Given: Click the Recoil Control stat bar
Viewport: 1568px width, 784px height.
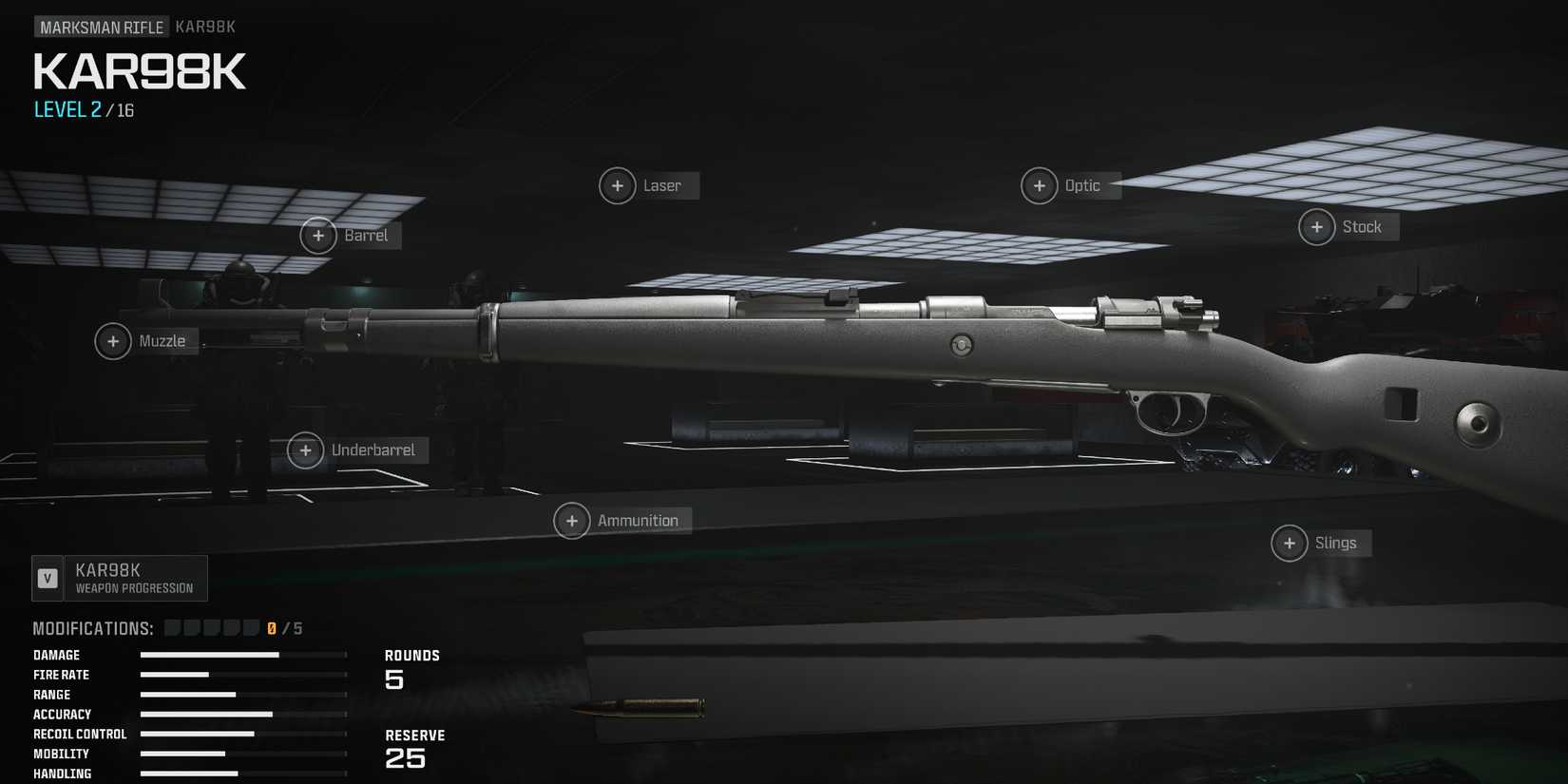Looking at the screenshot, I should tap(198, 734).
